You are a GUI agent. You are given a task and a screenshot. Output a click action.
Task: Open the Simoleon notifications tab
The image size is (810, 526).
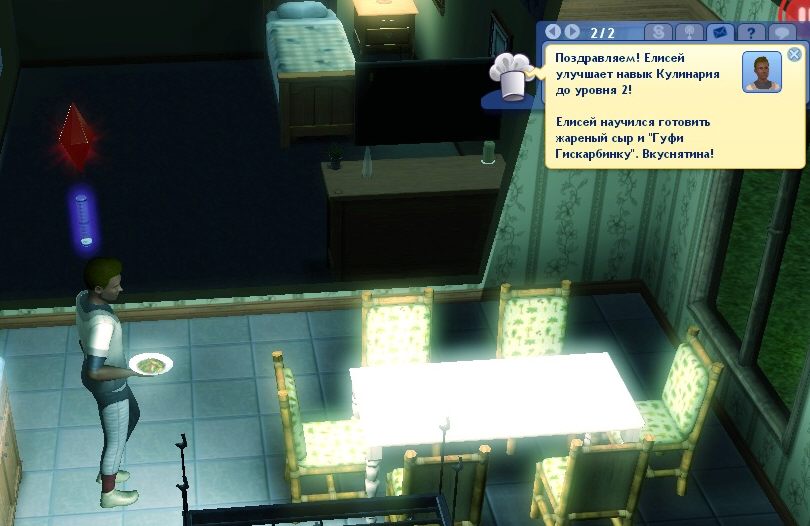coord(658,32)
